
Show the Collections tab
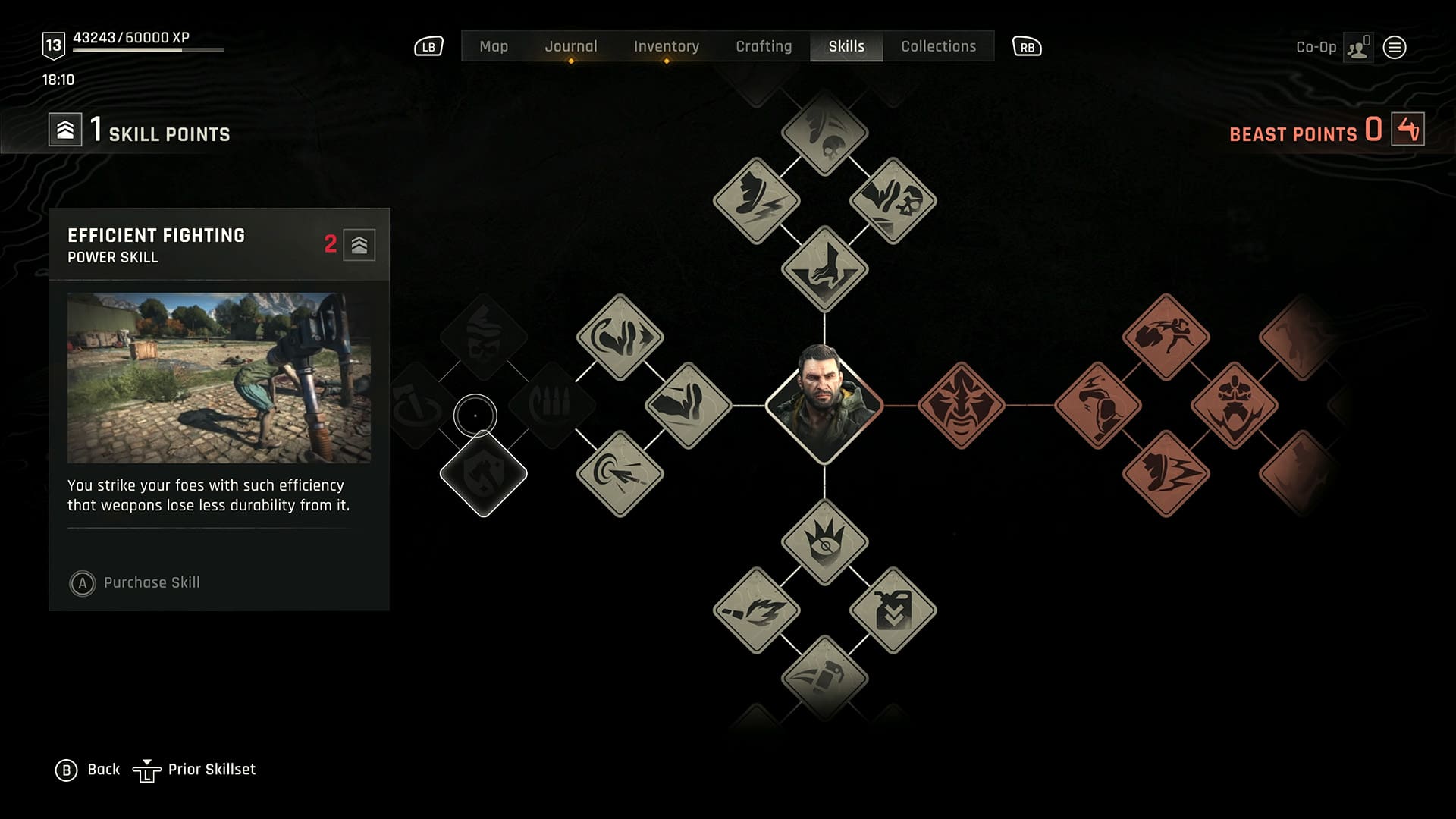[x=939, y=46]
